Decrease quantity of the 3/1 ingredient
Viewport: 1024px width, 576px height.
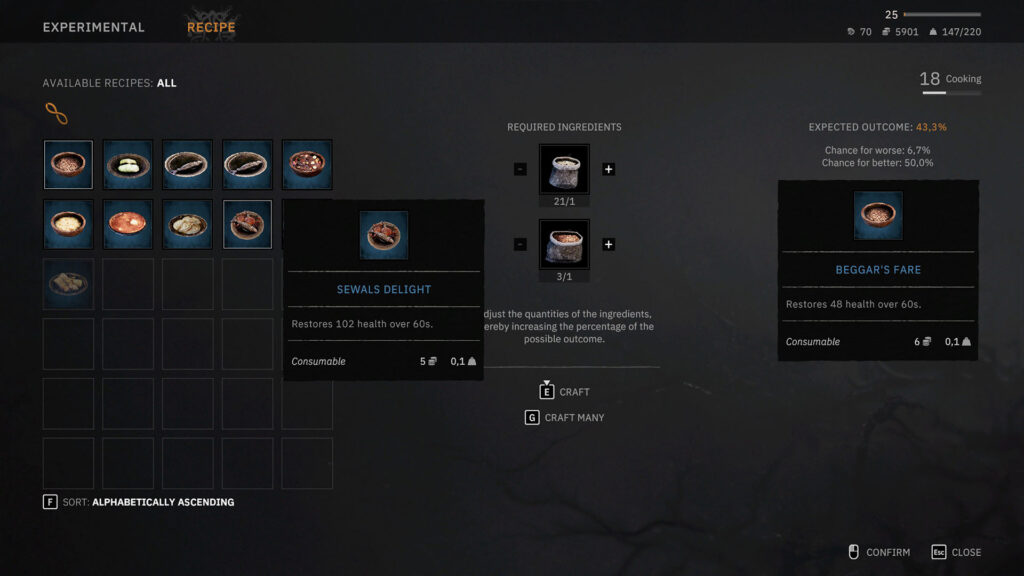pyautogui.click(x=520, y=245)
